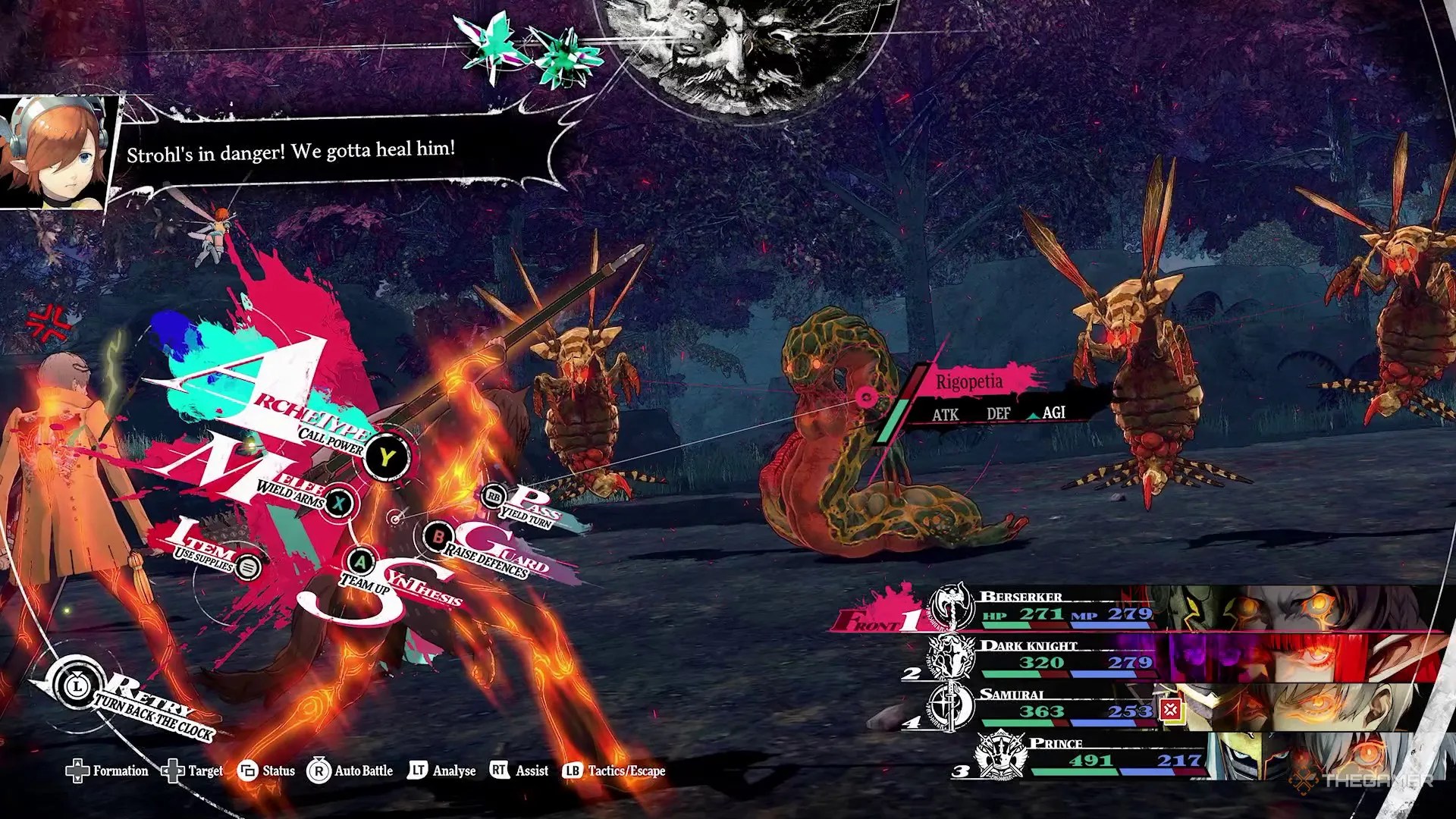Open the Tactics/Escape menu

(x=614, y=771)
